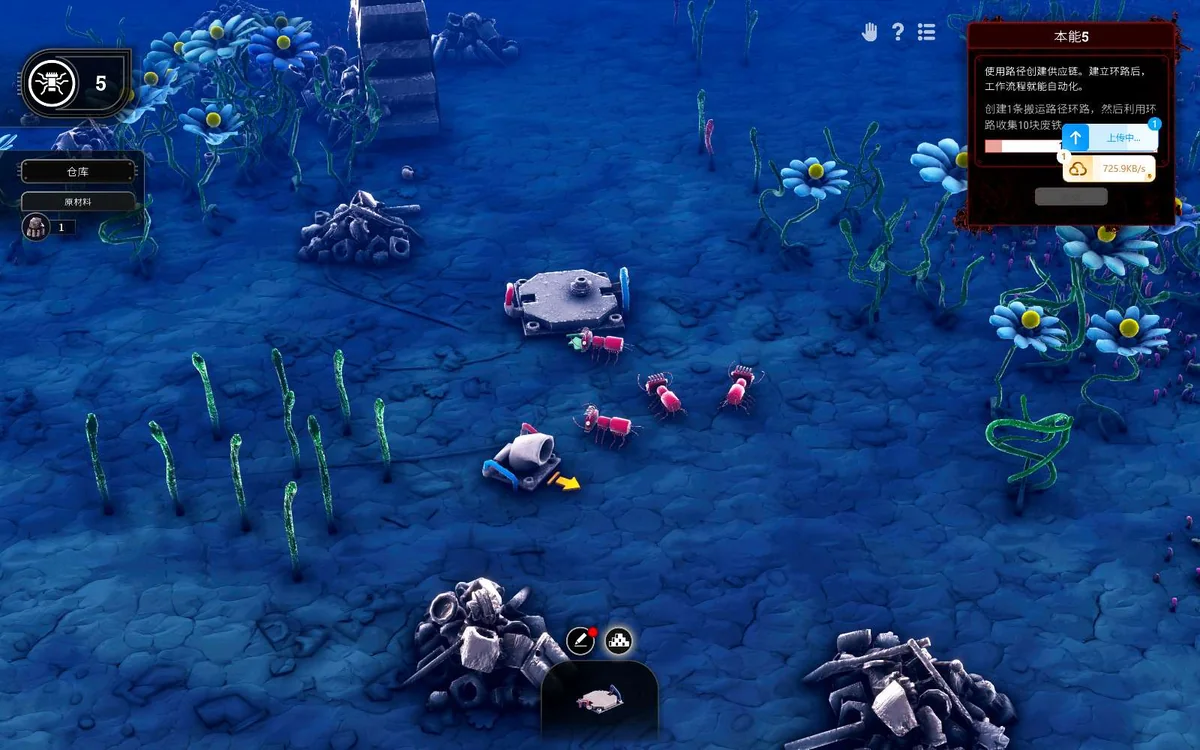Click the scrap iron resource icon

pyautogui.click(x=35, y=227)
